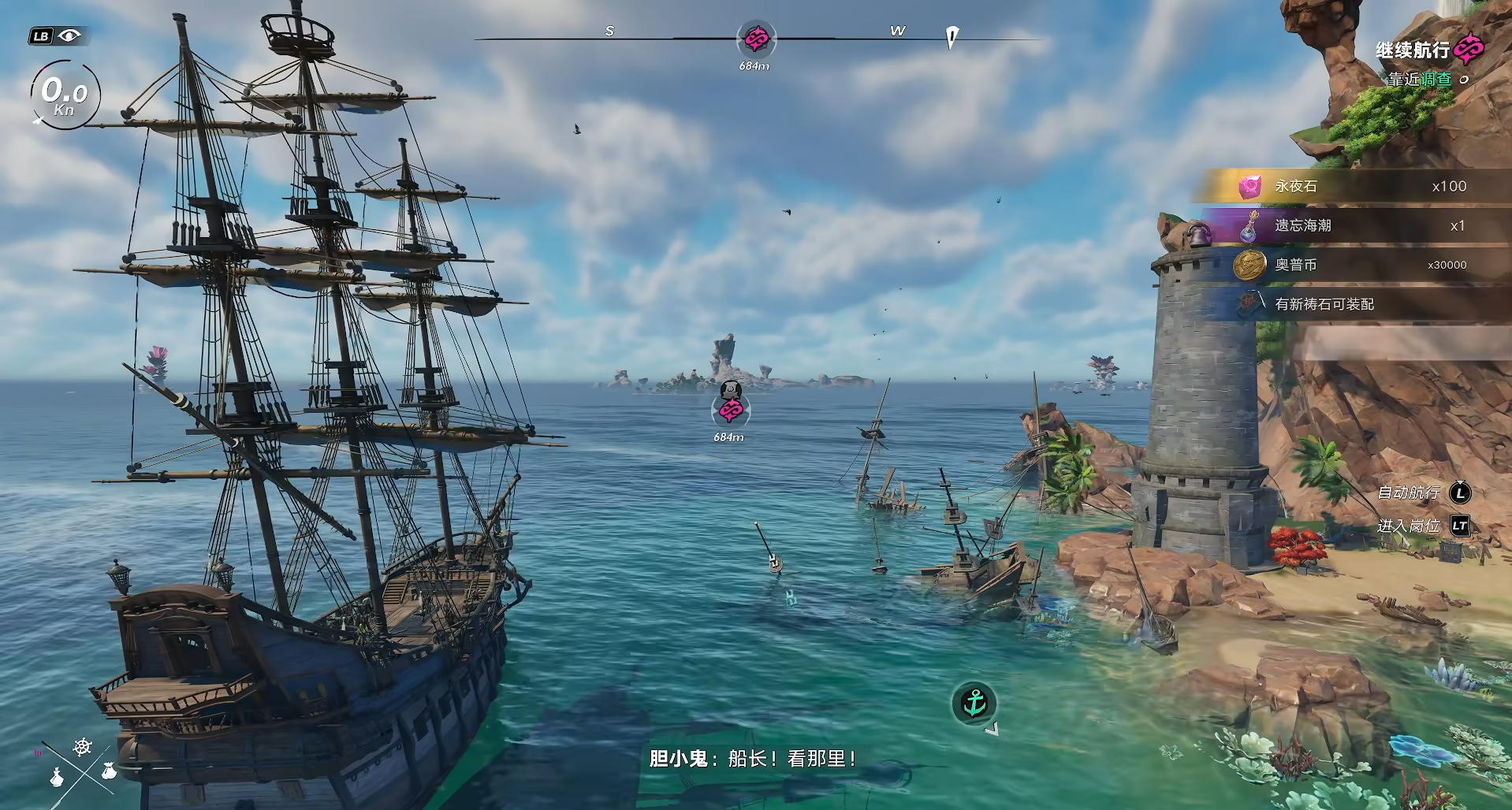Select the pouch bag in the quick wheel
The height and width of the screenshot is (810, 1512).
[109, 771]
